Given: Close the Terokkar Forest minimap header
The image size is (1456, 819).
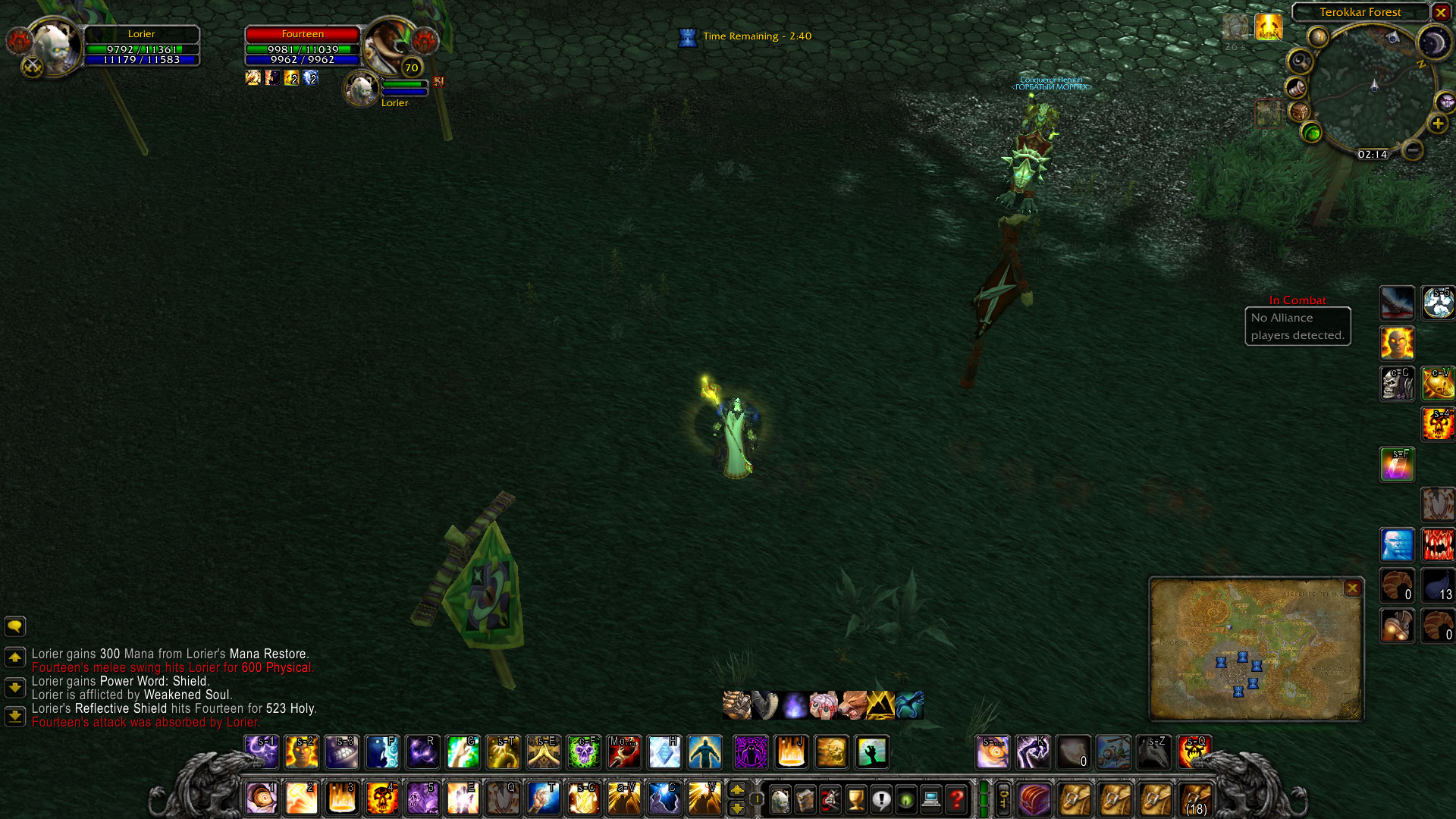Looking at the screenshot, I should [x=1441, y=12].
